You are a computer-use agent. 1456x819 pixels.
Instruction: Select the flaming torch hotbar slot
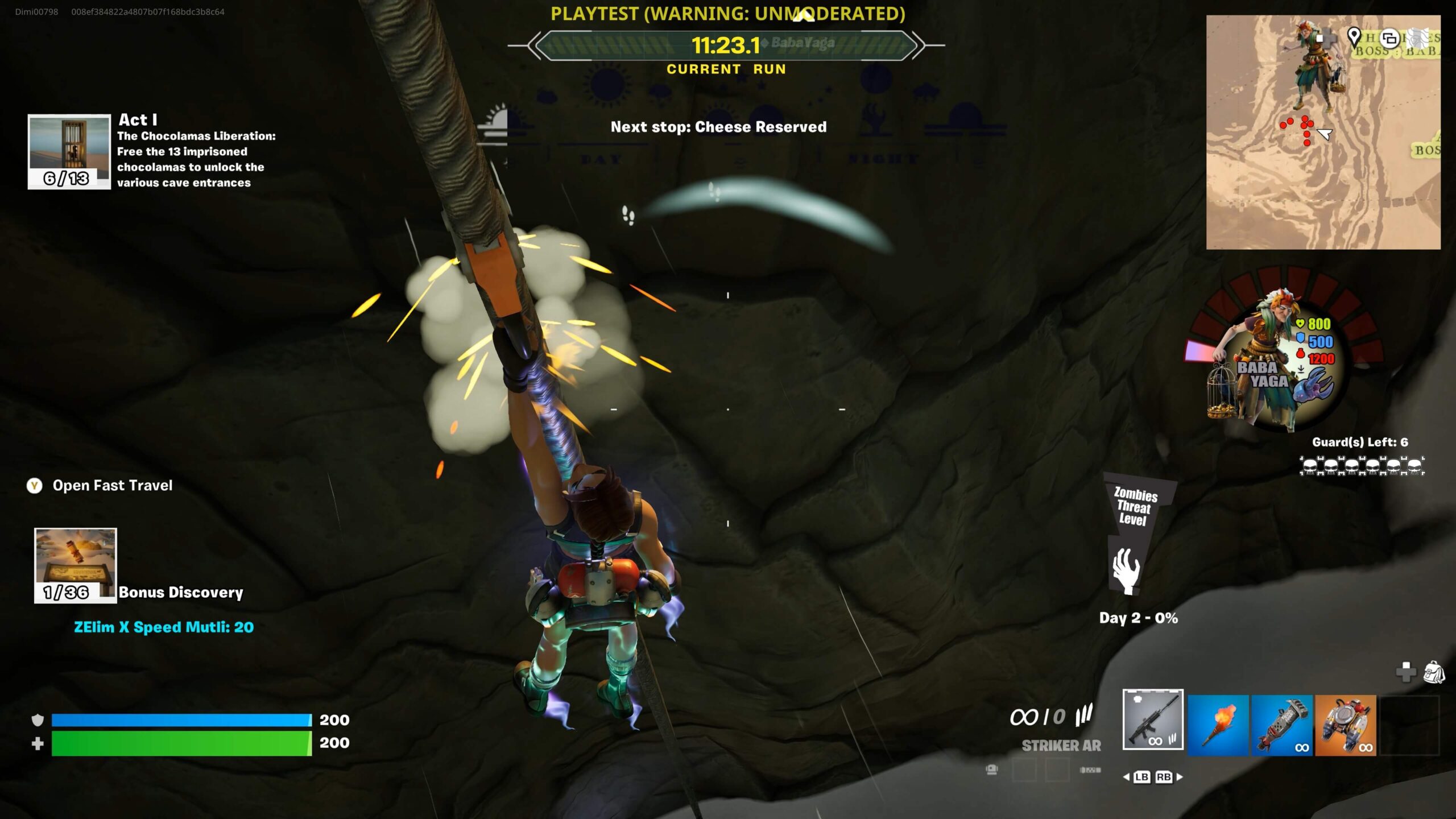tap(1218, 725)
